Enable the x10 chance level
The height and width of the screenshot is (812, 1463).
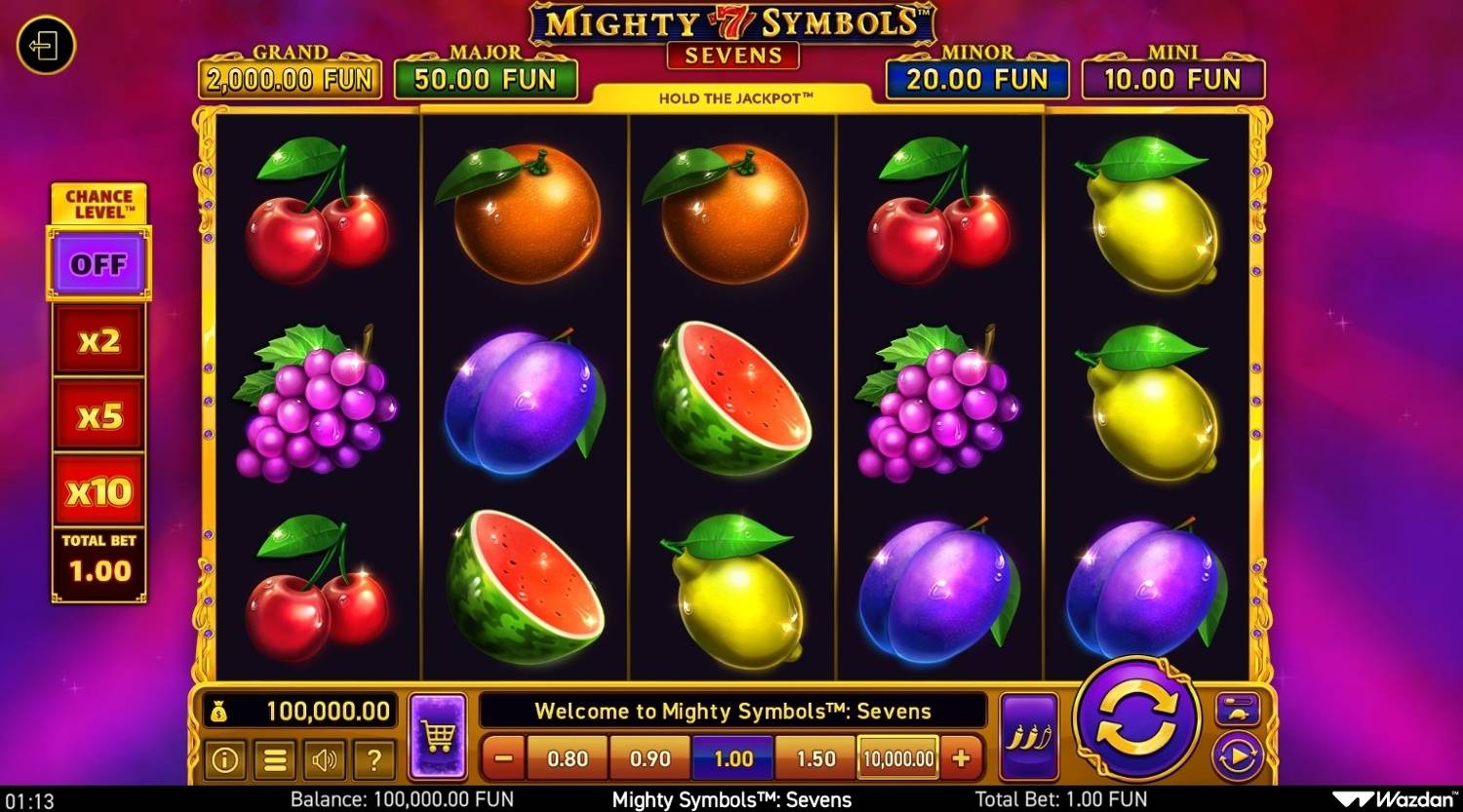(x=98, y=490)
